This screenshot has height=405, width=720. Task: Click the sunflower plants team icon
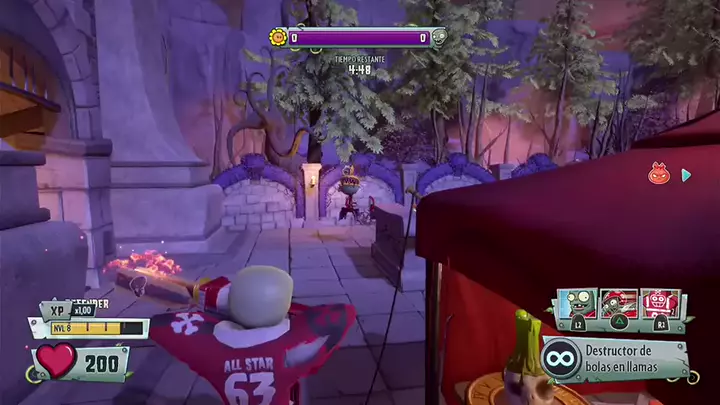pos(278,38)
